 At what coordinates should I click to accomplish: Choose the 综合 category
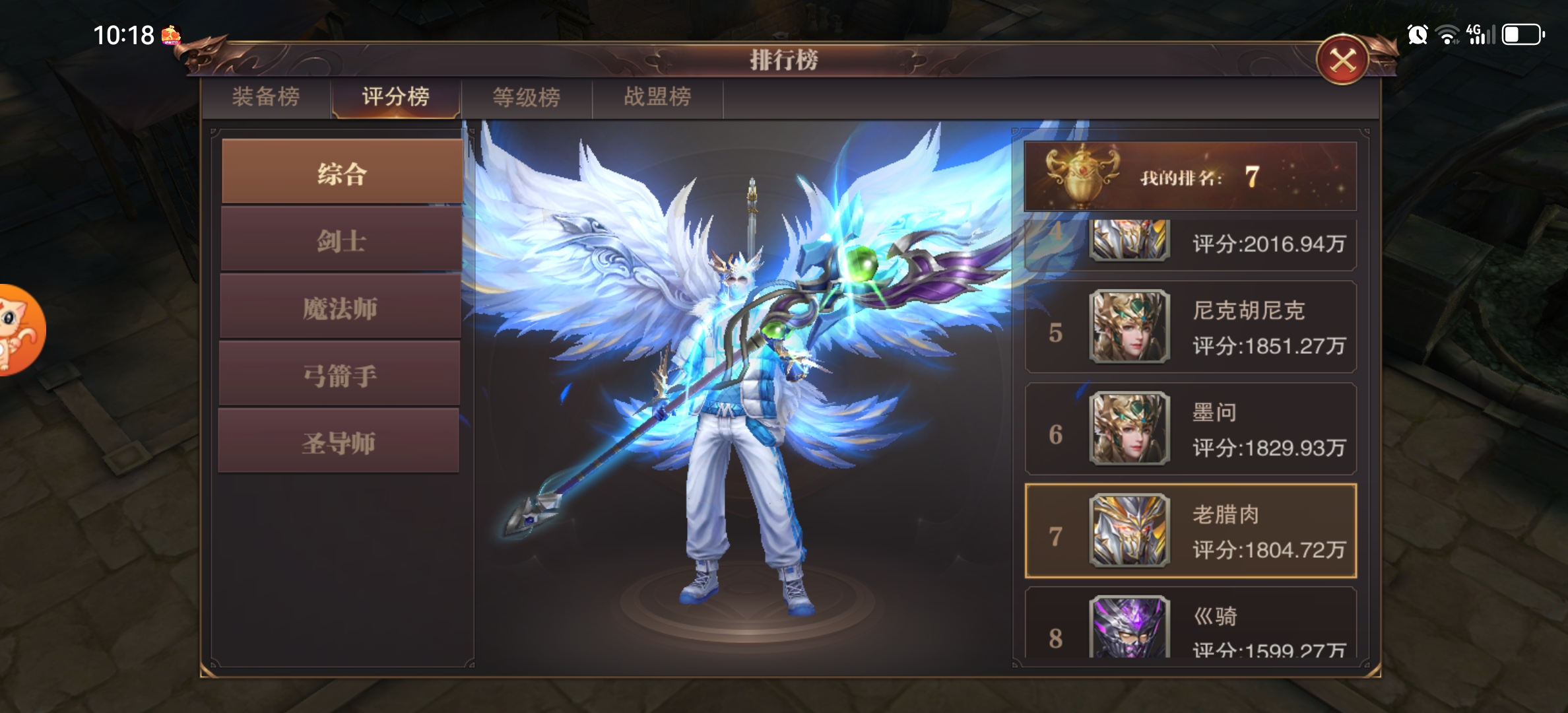[341, 173]
